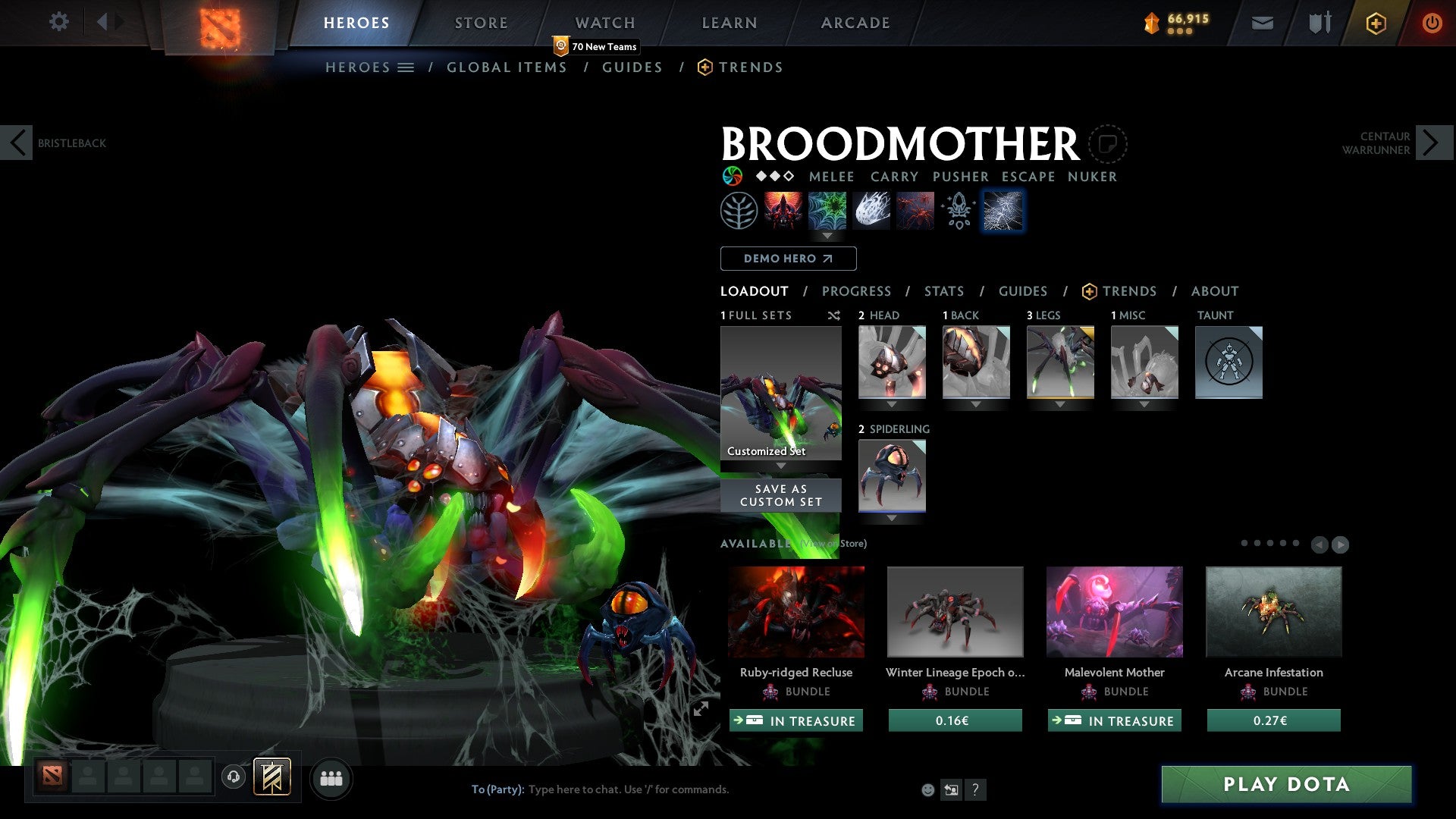Open the Heroes hamburger menu
The height and width of the screenshot is (819, 1456).
(x=406, y=67)
